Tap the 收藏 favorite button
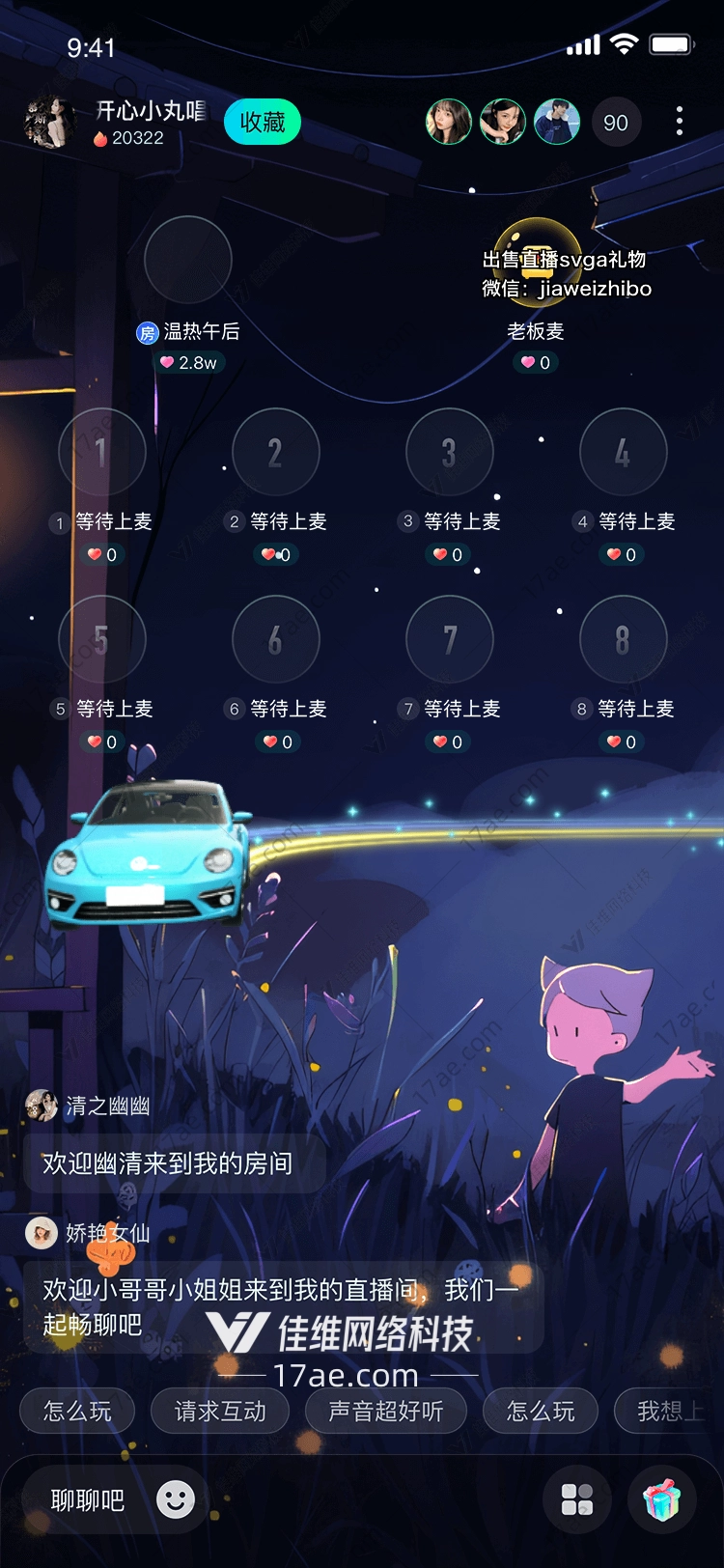 (x=263, y=123)
